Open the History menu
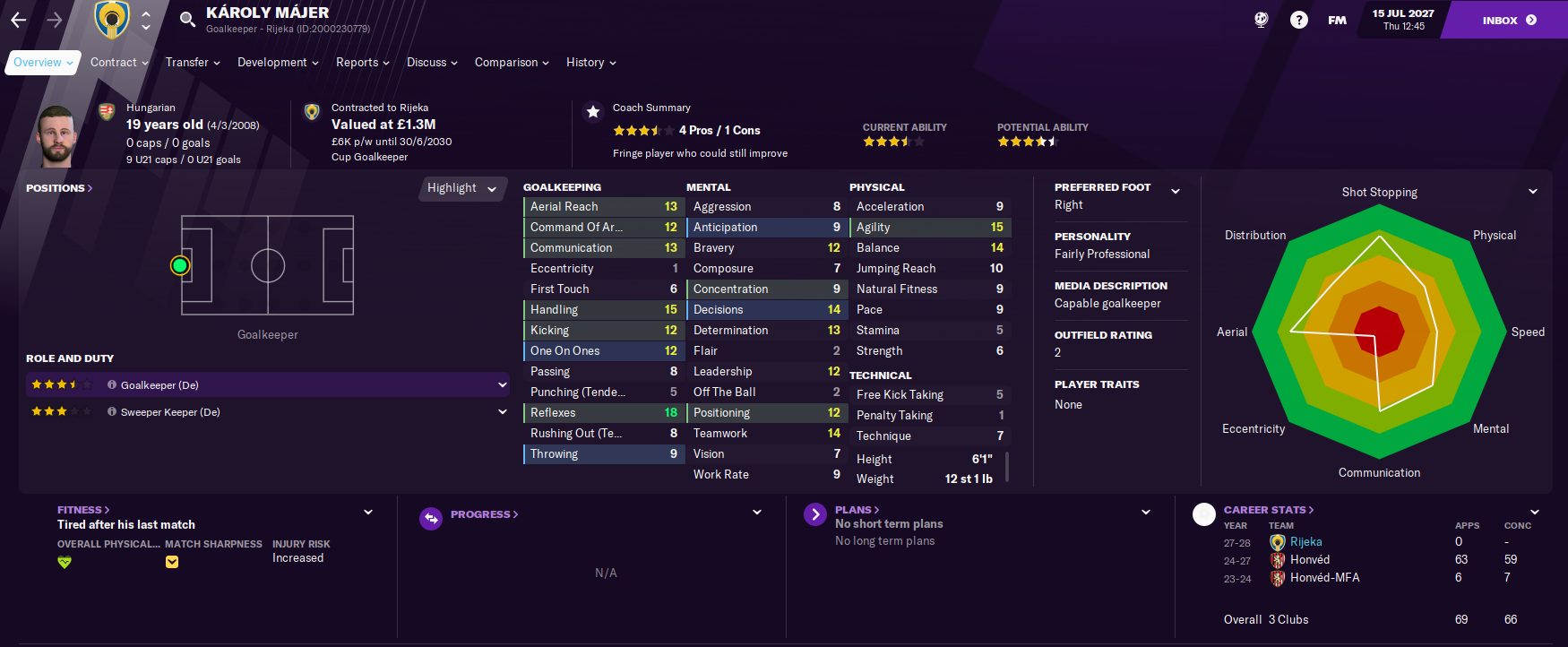 [590, 63]
